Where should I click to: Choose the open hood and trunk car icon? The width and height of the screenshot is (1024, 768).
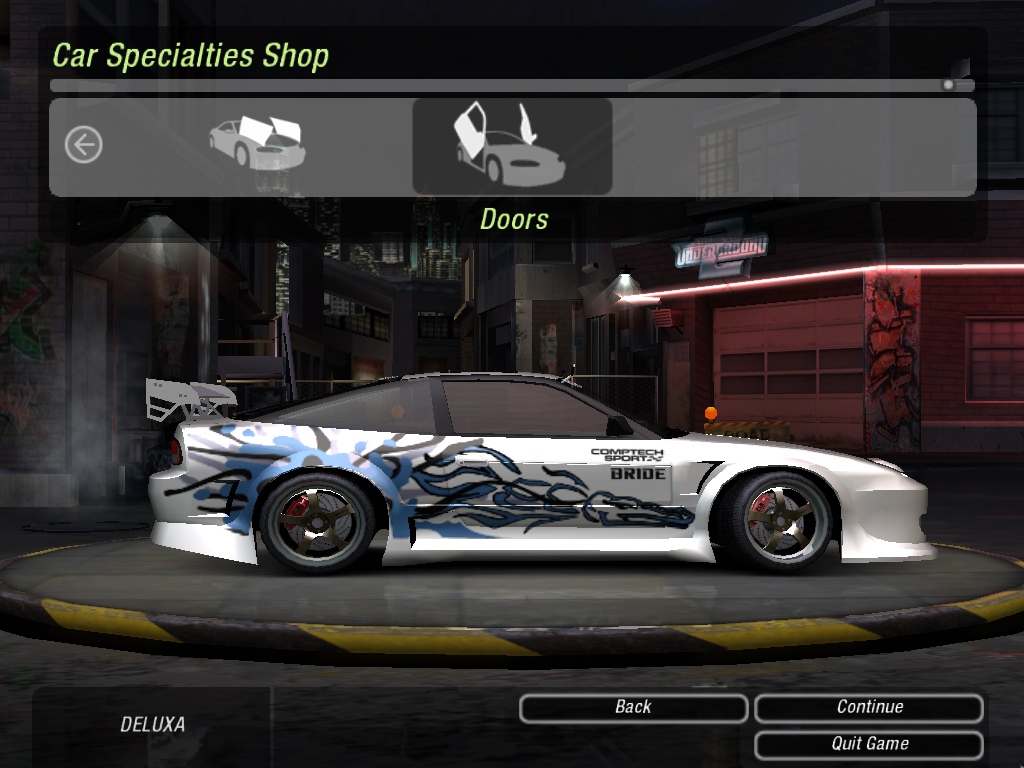(257, 144)
